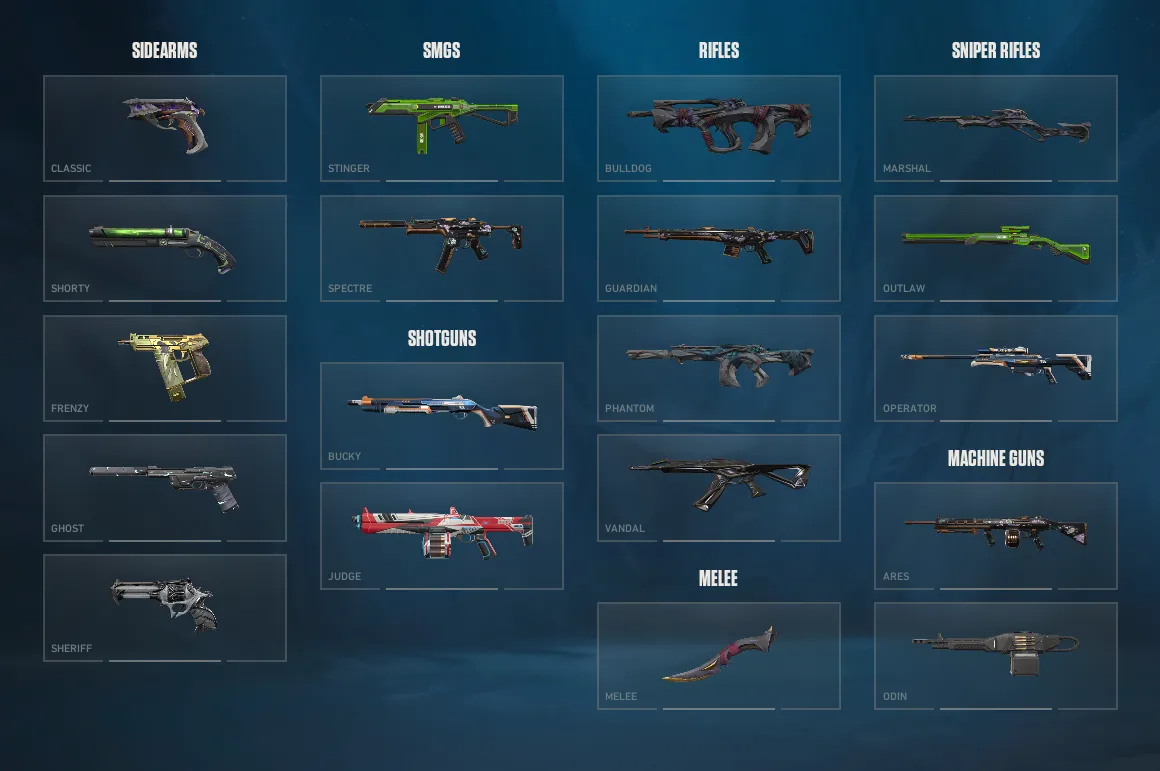The height and width of the screenshot is (771, 1160).
Task: Click the Sheriff revolver tile
Action: [x=165, y=608]
